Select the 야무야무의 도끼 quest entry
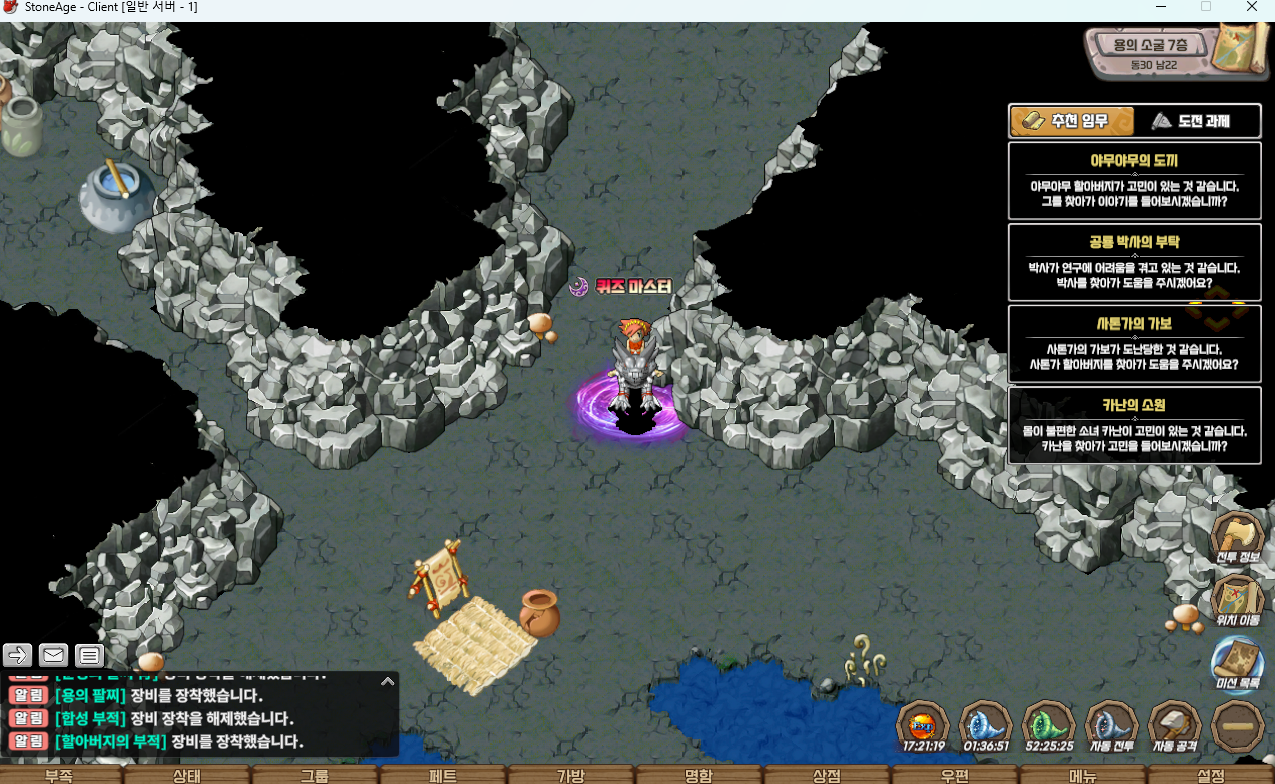Image resolution: width=1275 pixels, height=784 pixels. [1134, 180]
